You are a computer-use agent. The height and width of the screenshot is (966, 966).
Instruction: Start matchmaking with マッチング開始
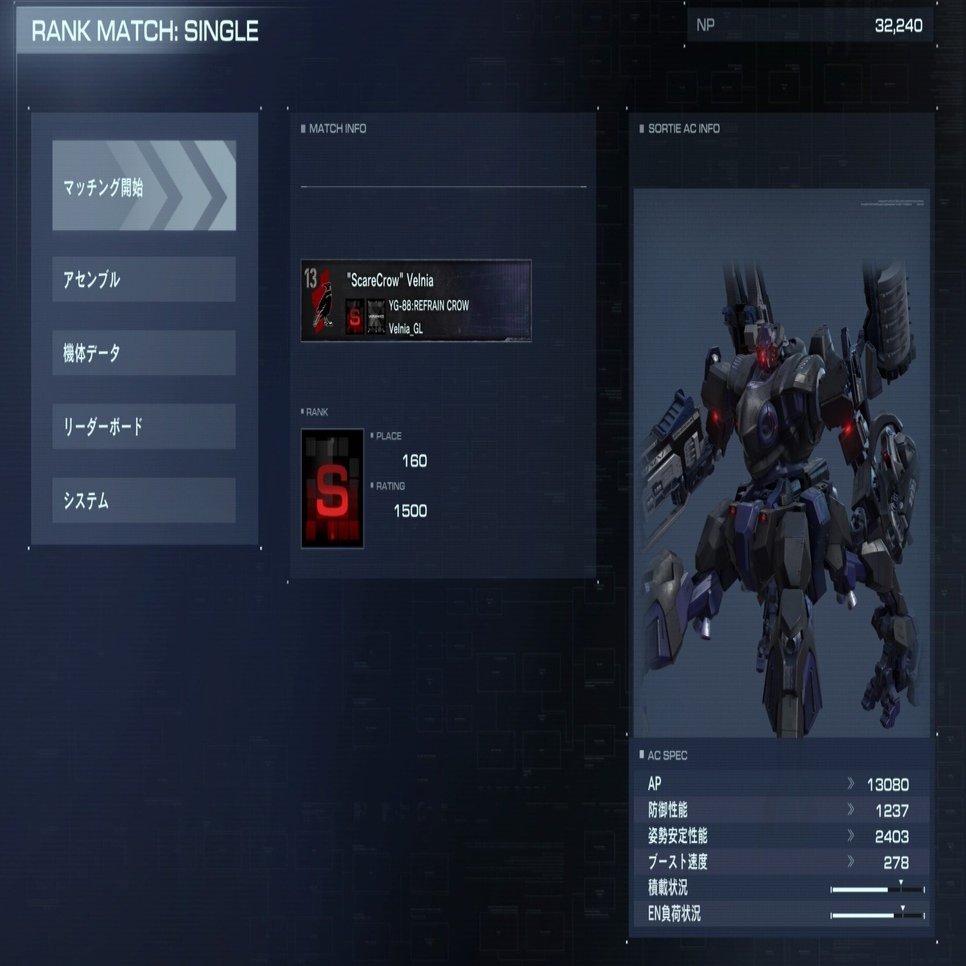[144, 186]
